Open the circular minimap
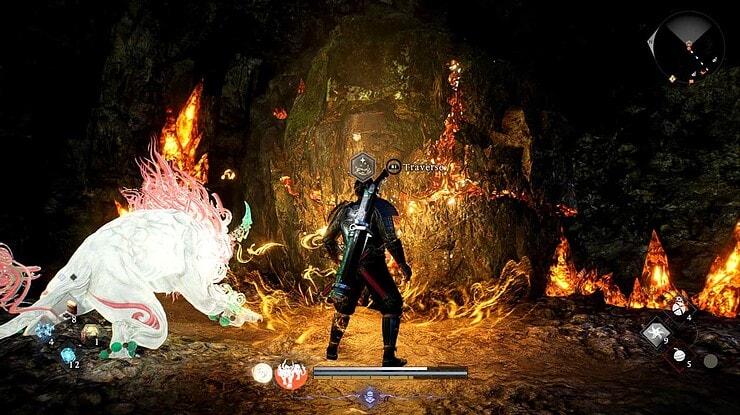The width and height of the screenshot is (740, 415). point(688,45)
